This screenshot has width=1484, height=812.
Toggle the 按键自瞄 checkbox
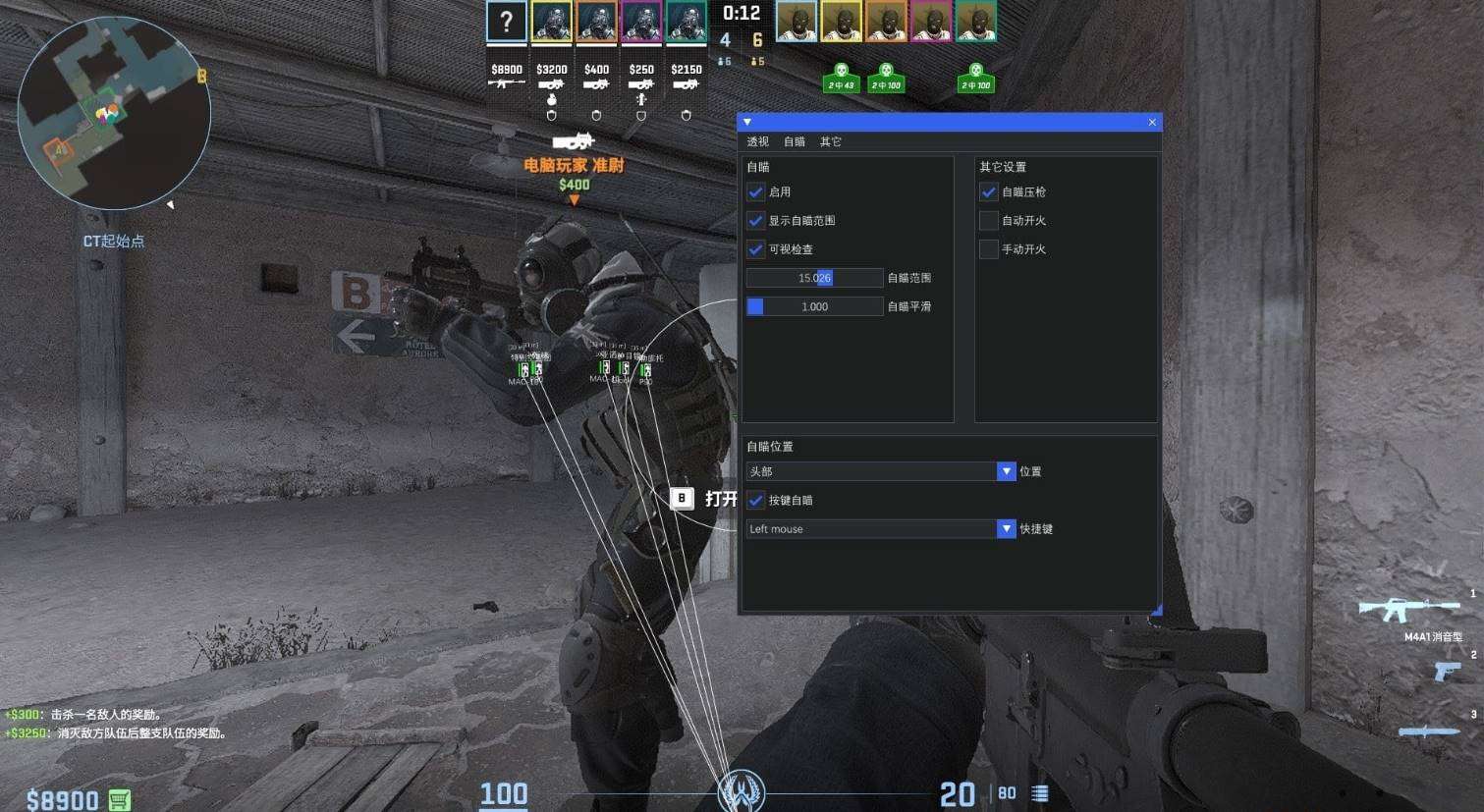755,500
